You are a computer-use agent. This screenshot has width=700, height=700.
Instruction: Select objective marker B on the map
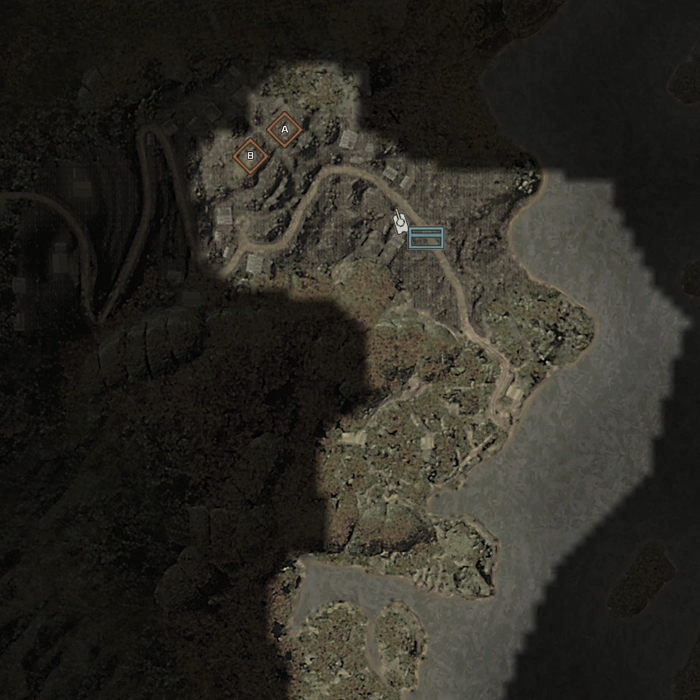[250, 156]
